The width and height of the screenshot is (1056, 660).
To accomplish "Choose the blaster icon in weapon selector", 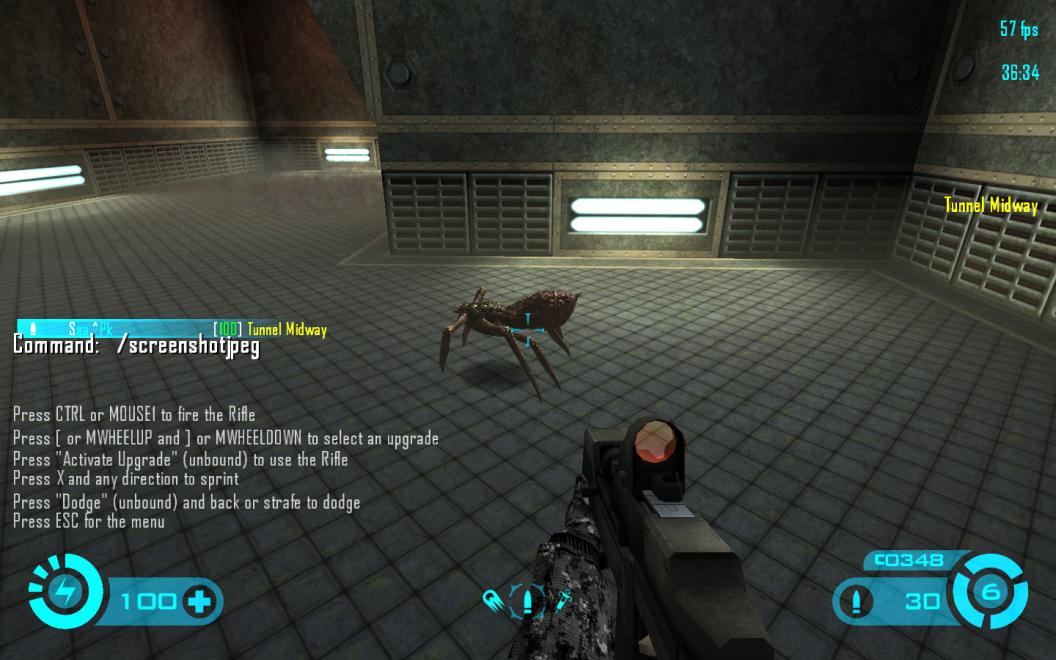I will coord(496,601).
